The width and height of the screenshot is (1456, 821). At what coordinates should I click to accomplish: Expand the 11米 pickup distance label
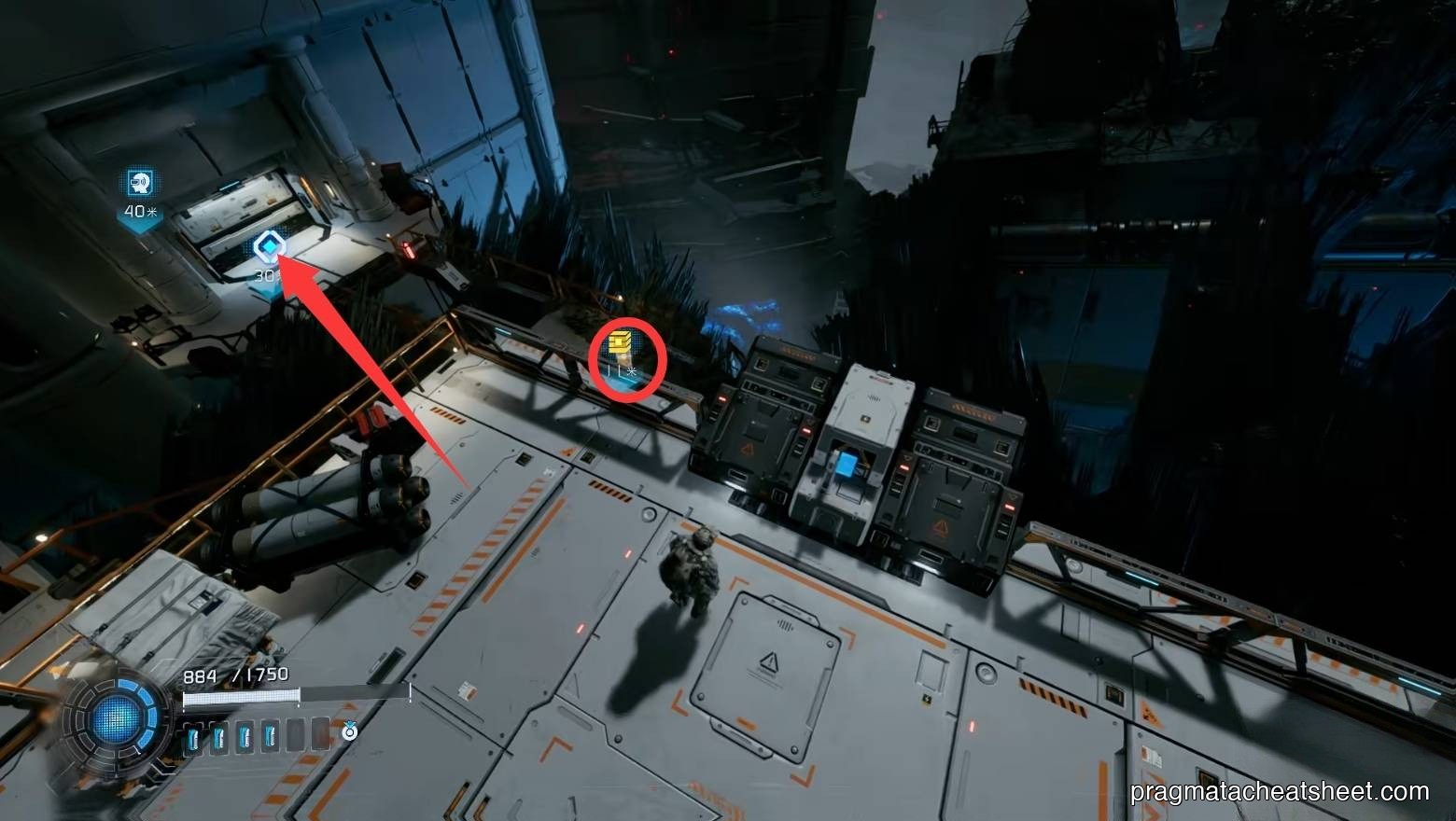[x=623, y=369]
